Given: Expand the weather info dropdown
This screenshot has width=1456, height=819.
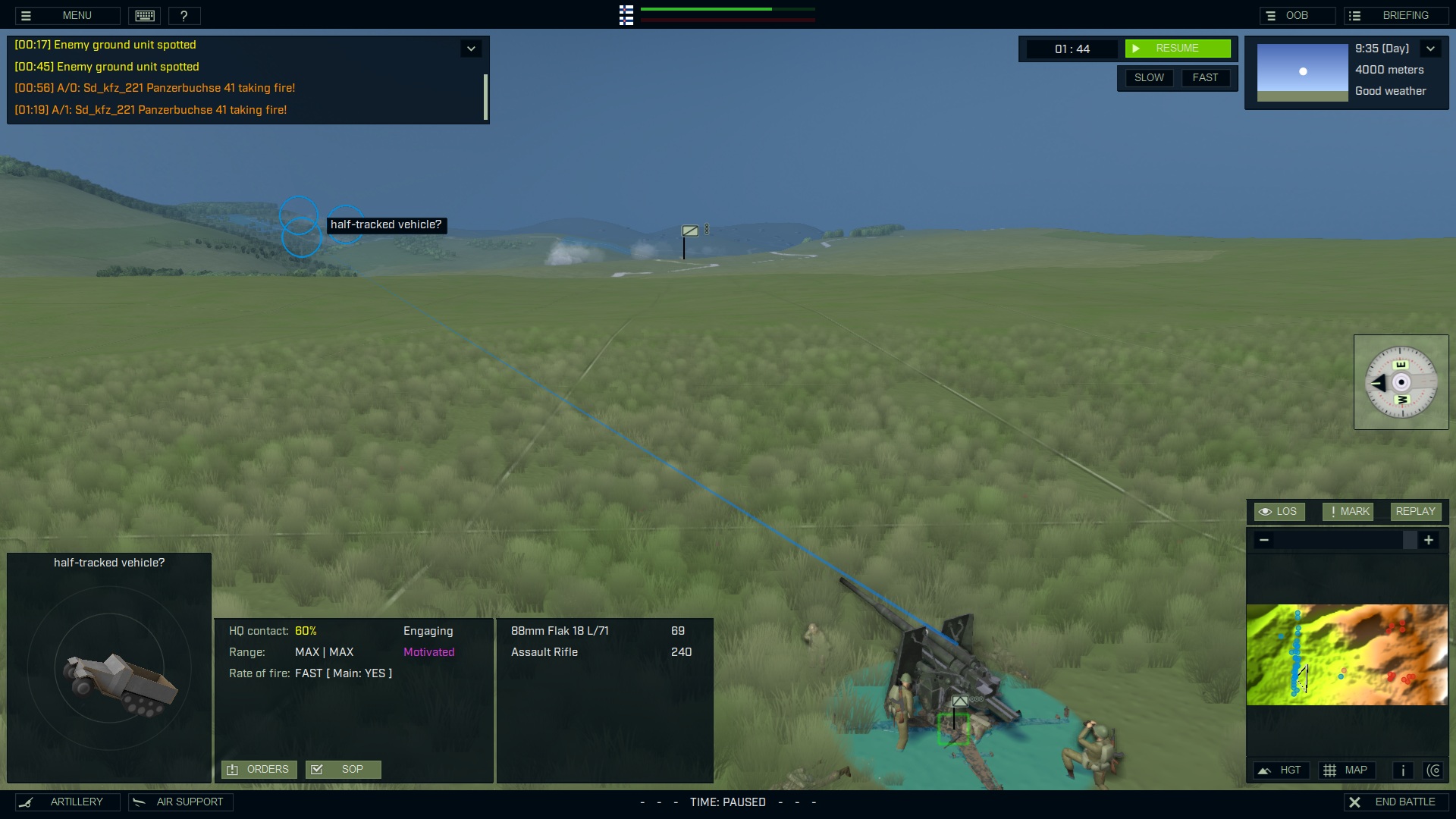Looking at the screenshot, I should click(1432, 48).
